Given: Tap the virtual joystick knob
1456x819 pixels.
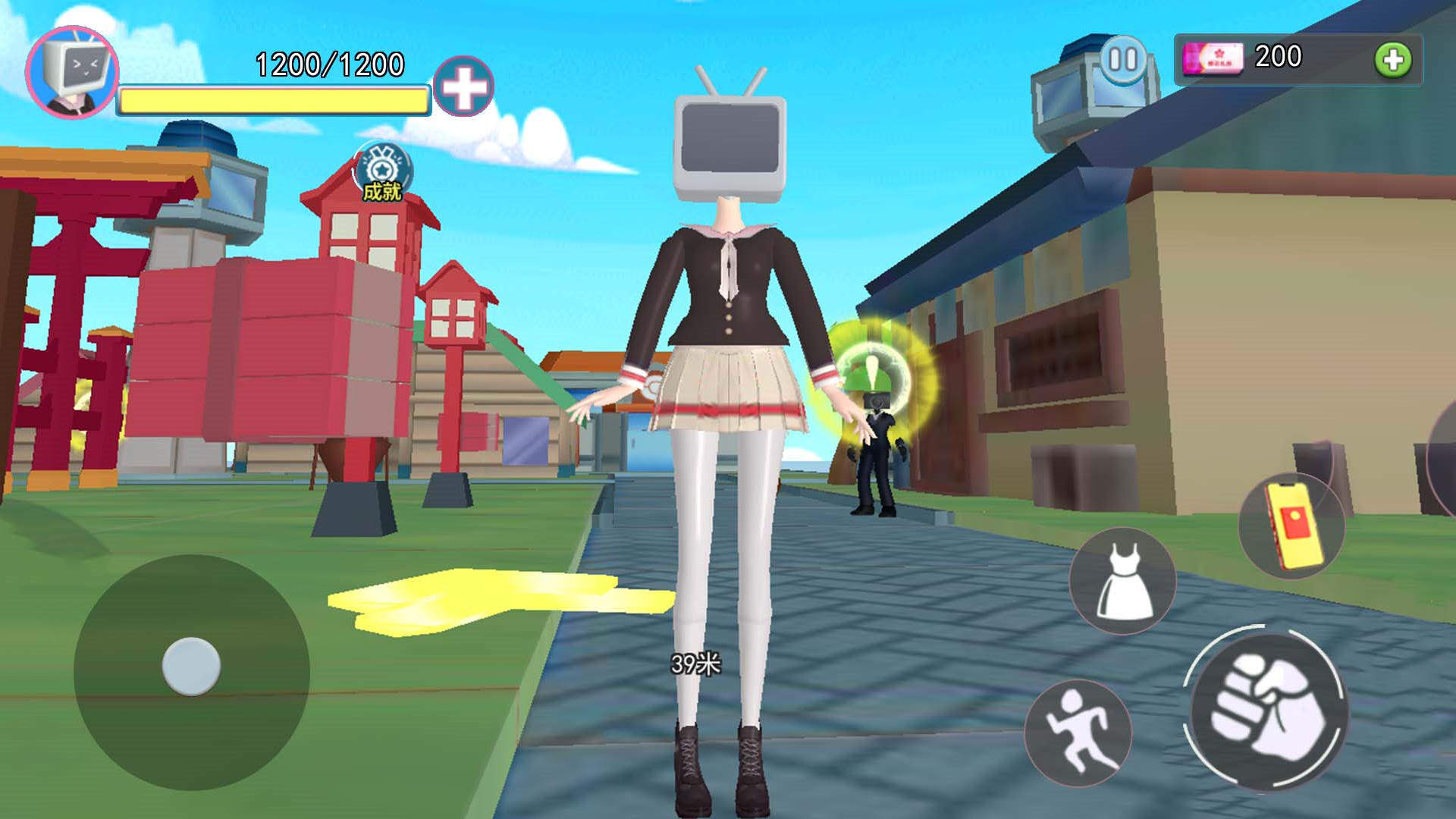Looking at the screenshot, I should [191, 667].
